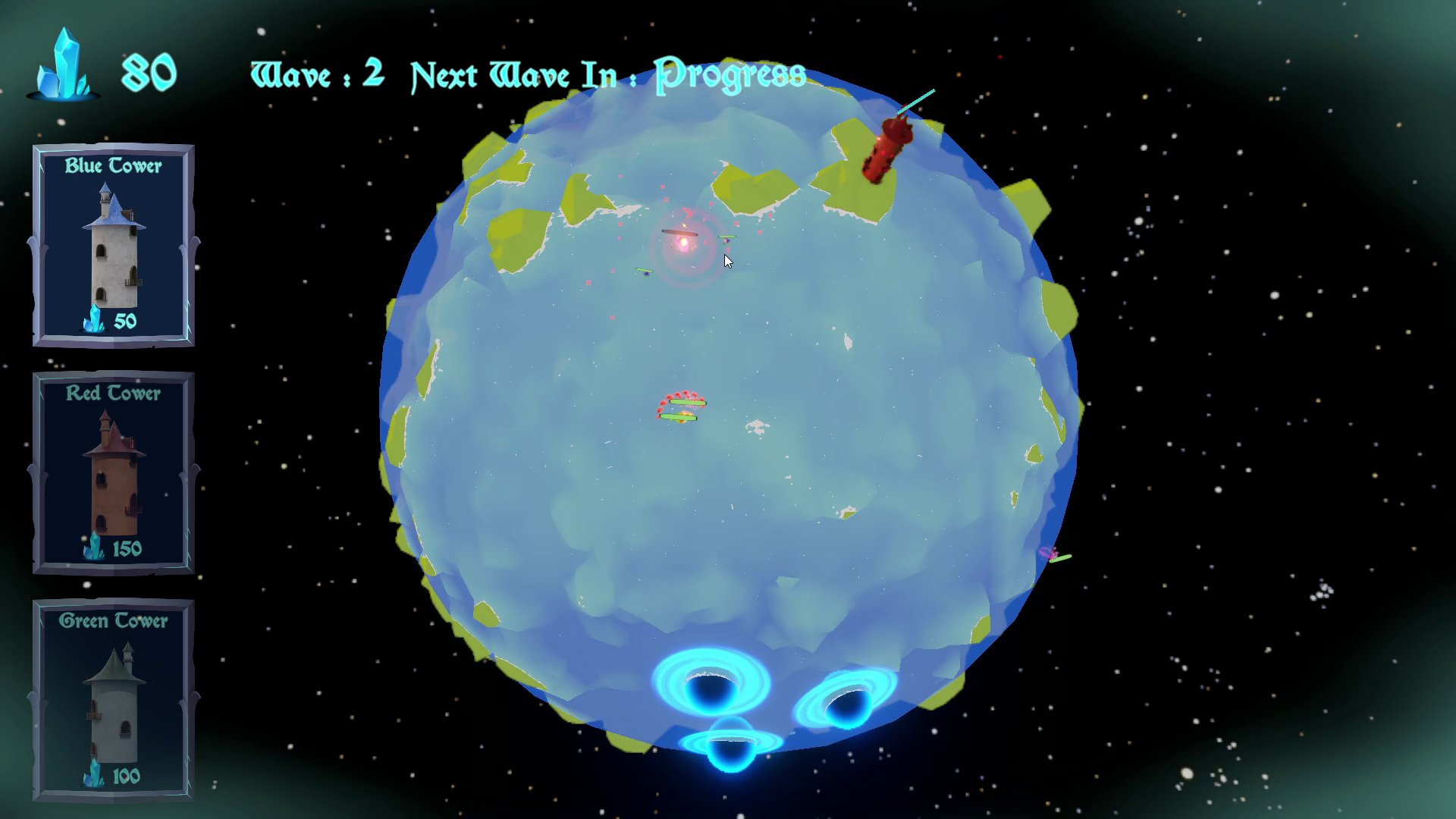Viewport: 1456px width, 819px height.
Task: Select the Green Tower card
Action: (x=112, y=701)
